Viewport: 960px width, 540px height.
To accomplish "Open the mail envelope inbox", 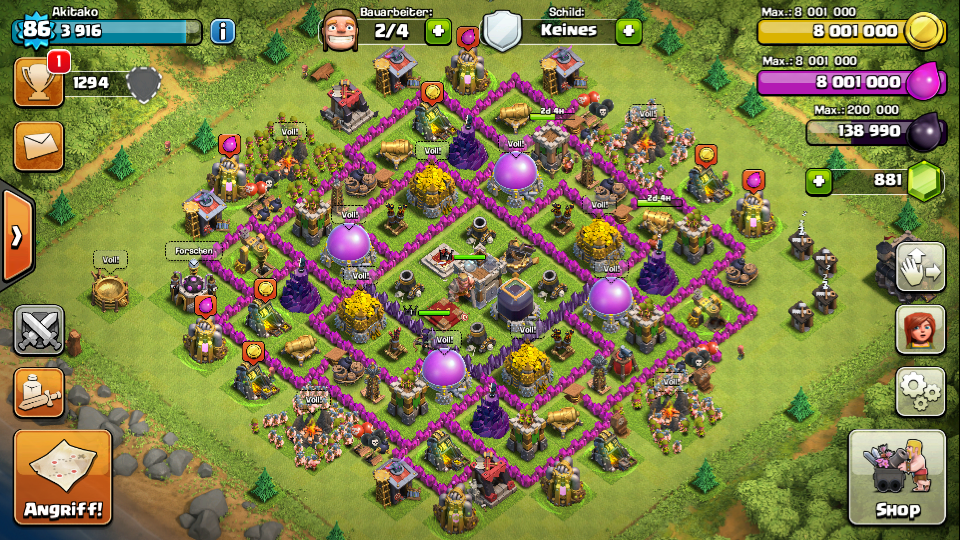I will pos(39,146).
